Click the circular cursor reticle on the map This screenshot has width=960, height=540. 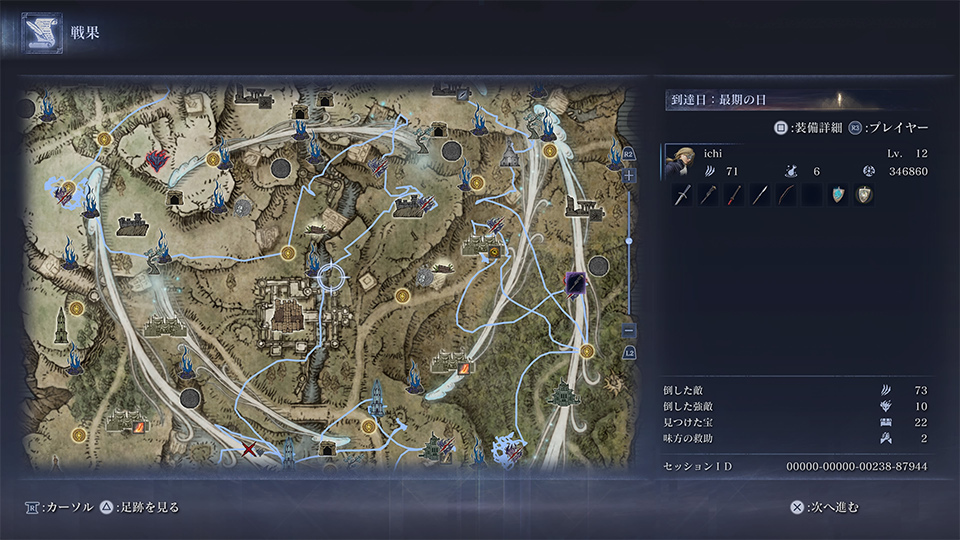pos(331,276)
